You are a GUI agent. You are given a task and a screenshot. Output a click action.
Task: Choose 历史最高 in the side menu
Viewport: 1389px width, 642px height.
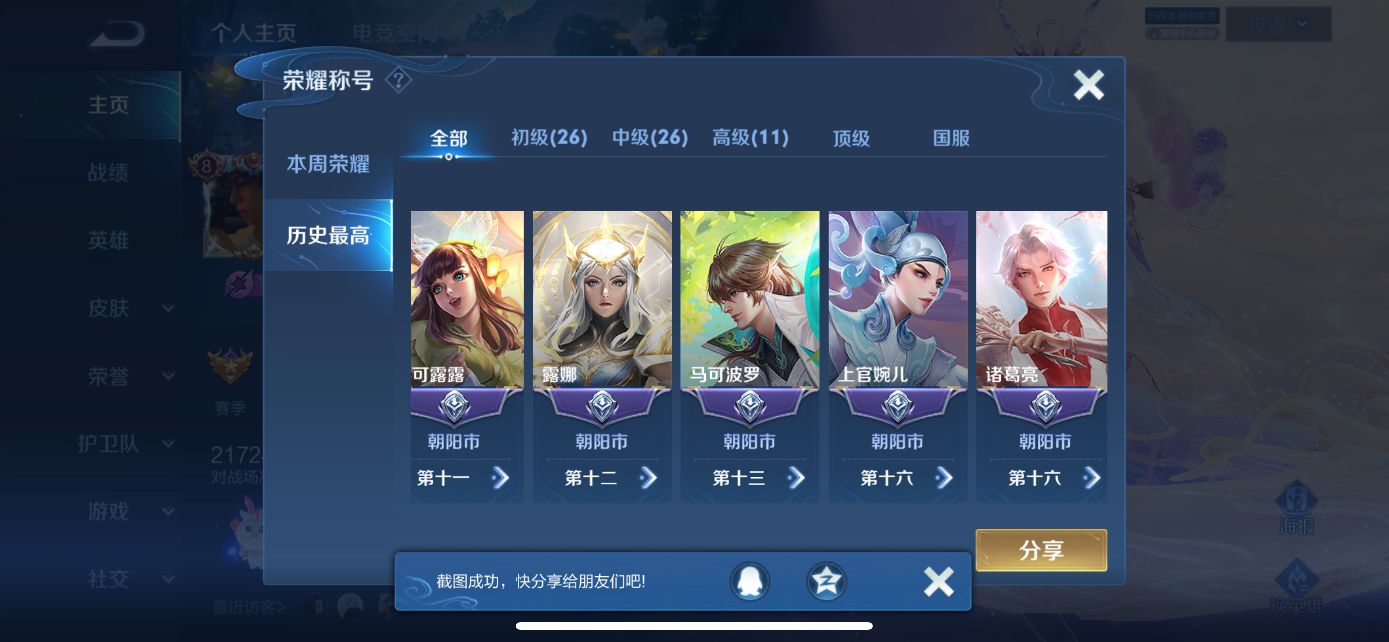328,235
